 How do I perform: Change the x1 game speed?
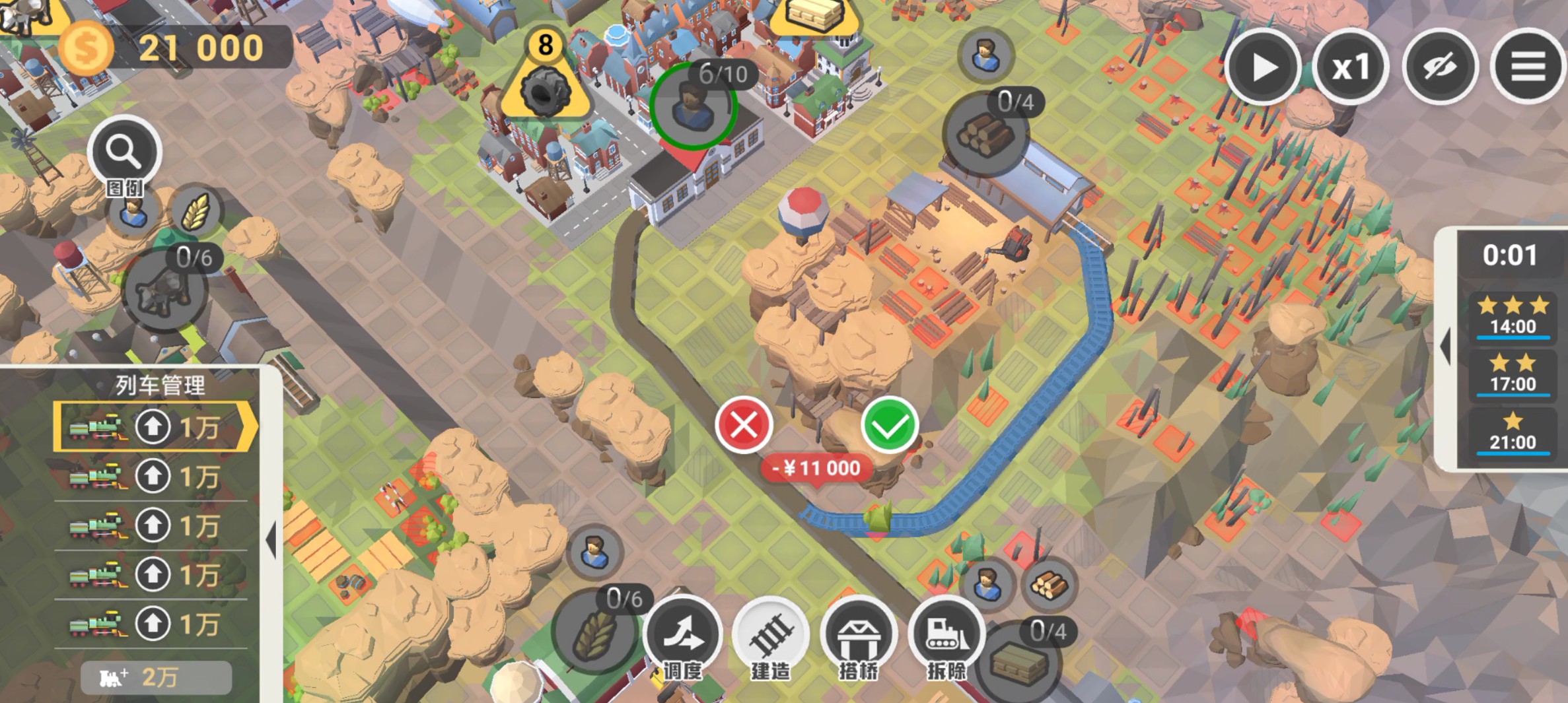click(x=1351, y=67)
